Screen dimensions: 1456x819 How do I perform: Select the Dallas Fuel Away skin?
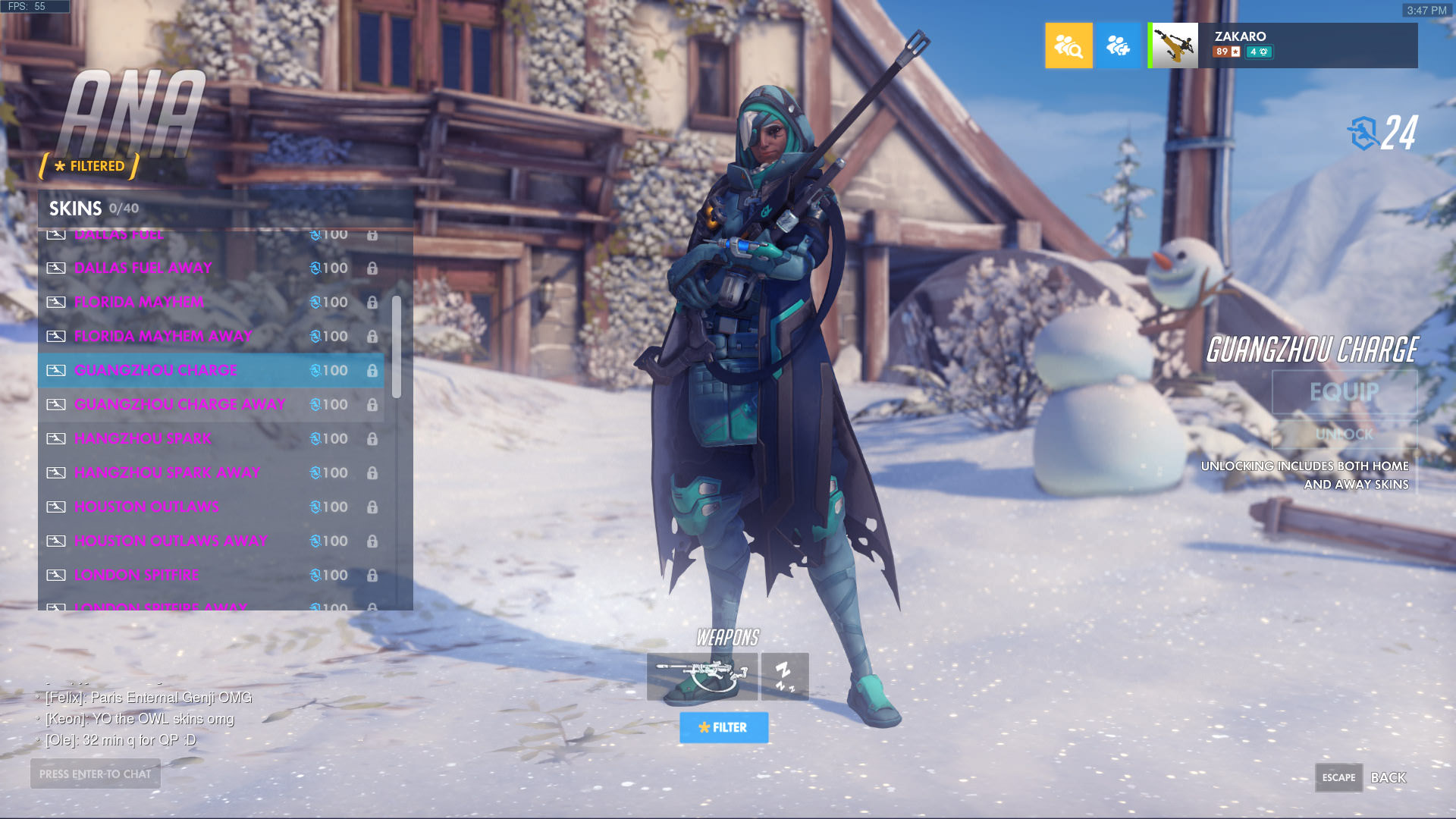211,268
